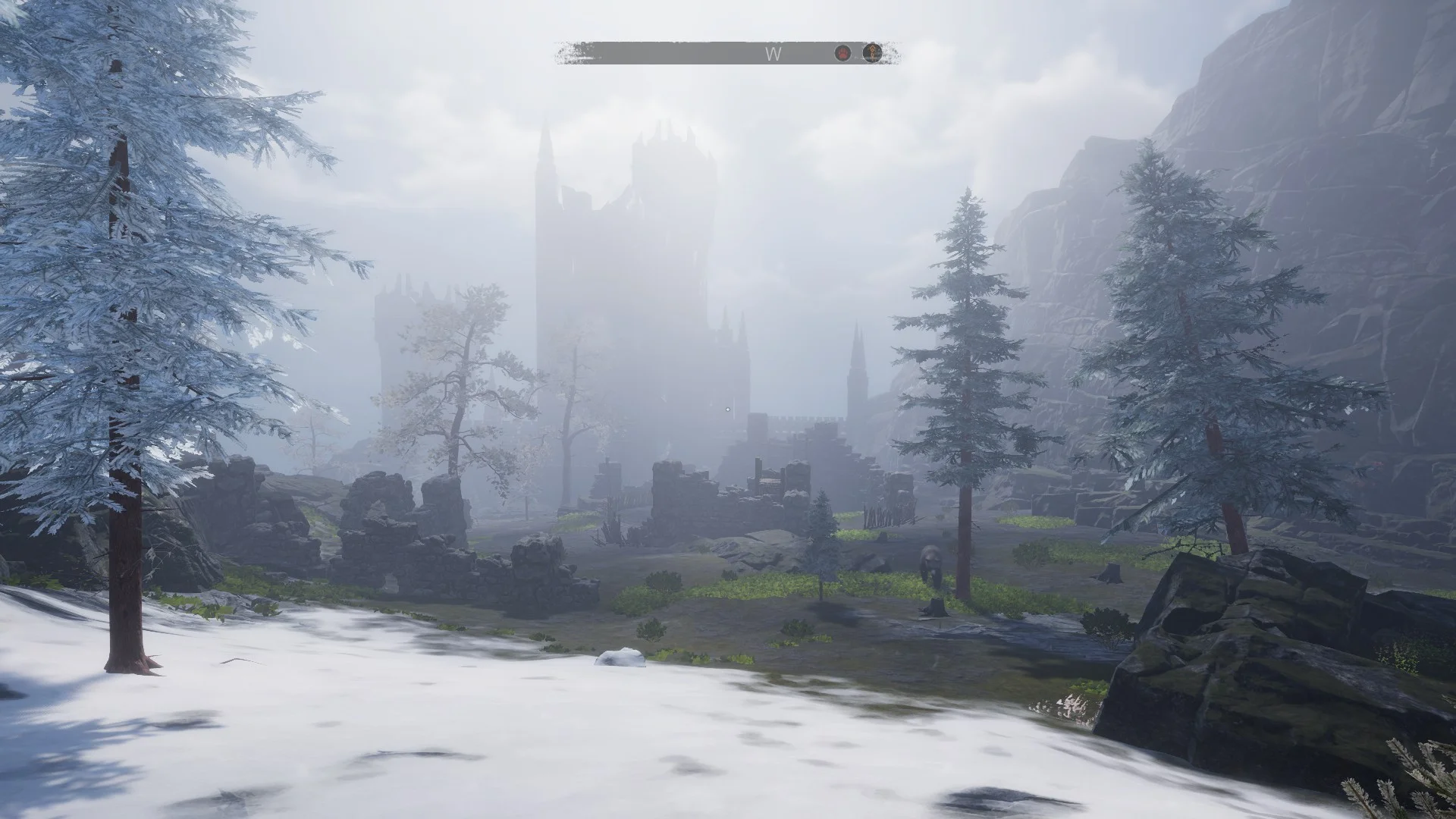1456x819 pixels.
Task: Click the red paw print compass marker
Action: tap(843, 53)
